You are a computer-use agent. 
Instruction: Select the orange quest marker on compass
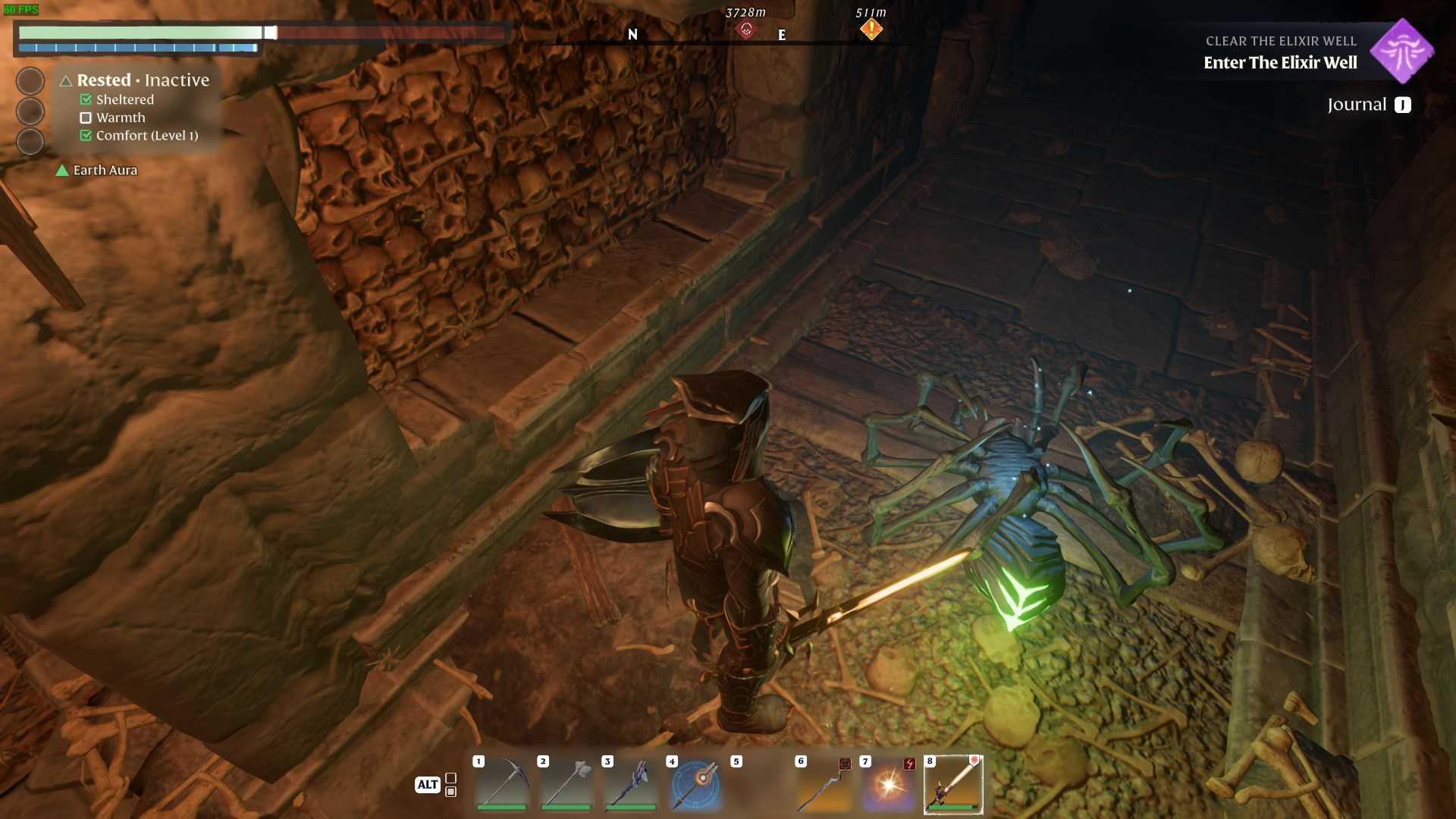click(871, 29)
